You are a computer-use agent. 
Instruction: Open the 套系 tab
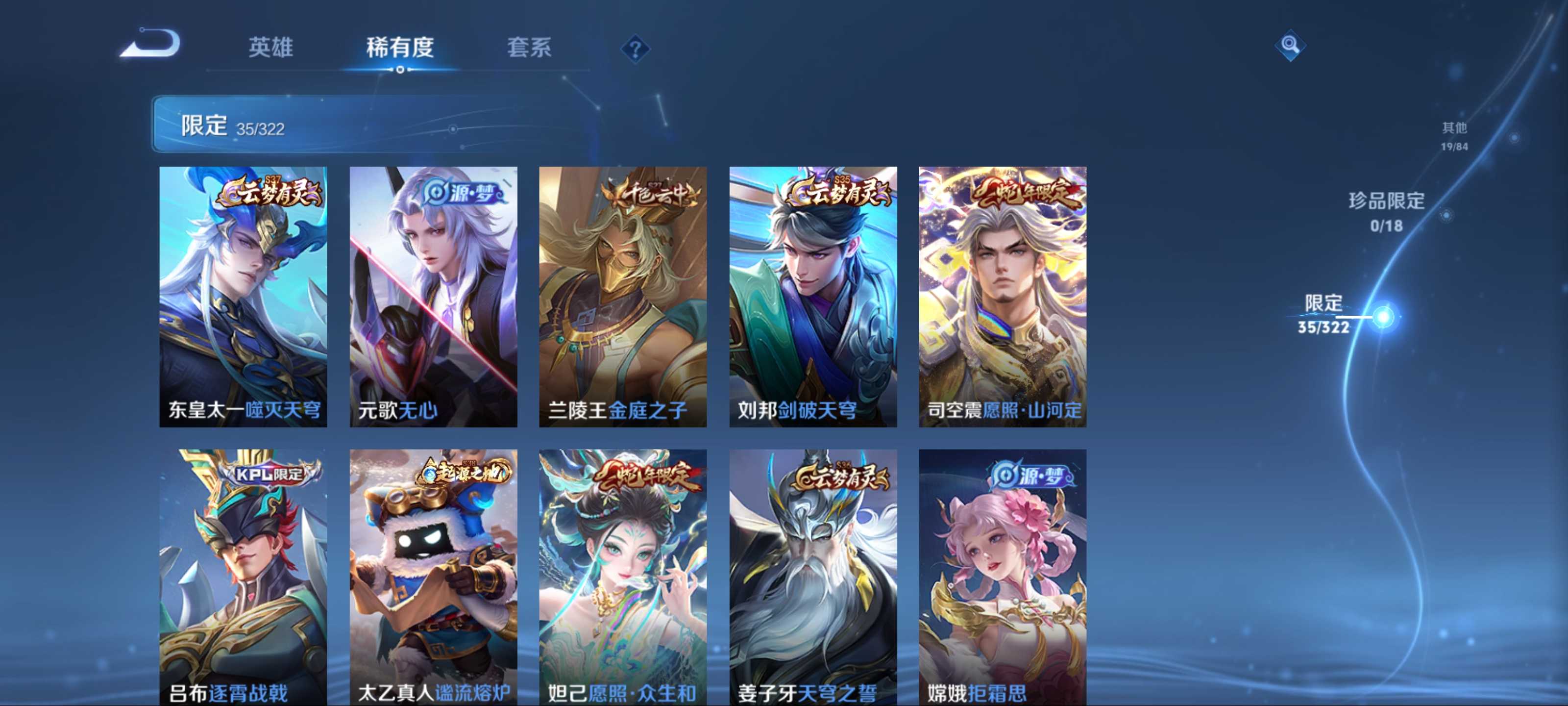[x=529, y=47]
